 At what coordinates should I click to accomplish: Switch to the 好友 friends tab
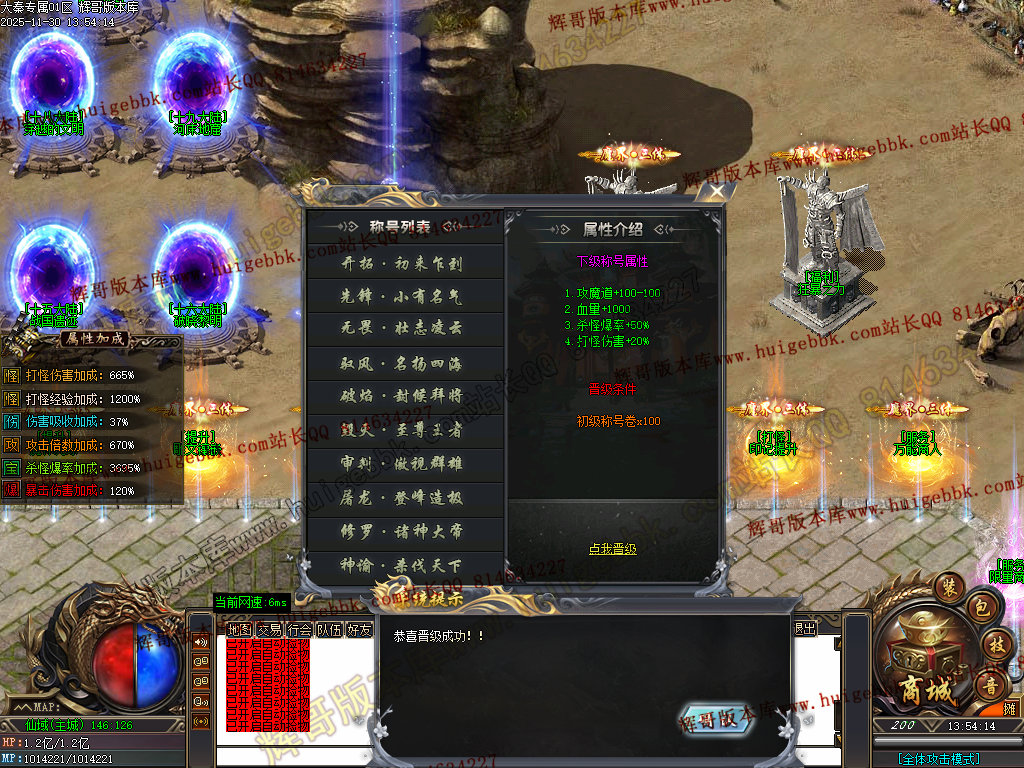tap(359, 630)
